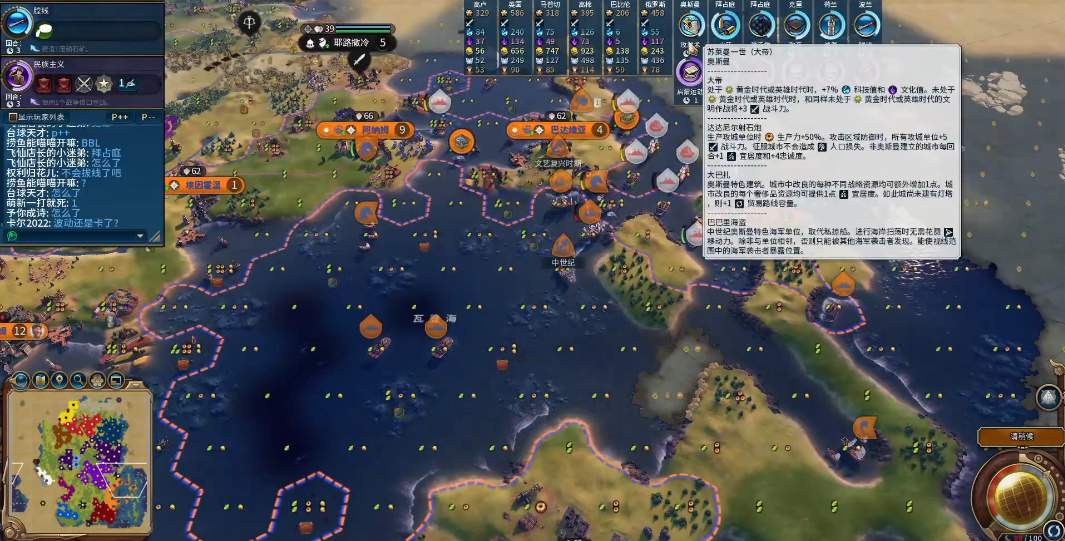This screenshot has width=1065, height=541.
Task: Click the 奥斯曼 leader portrait icon
Action: click(x=688, y=72)
